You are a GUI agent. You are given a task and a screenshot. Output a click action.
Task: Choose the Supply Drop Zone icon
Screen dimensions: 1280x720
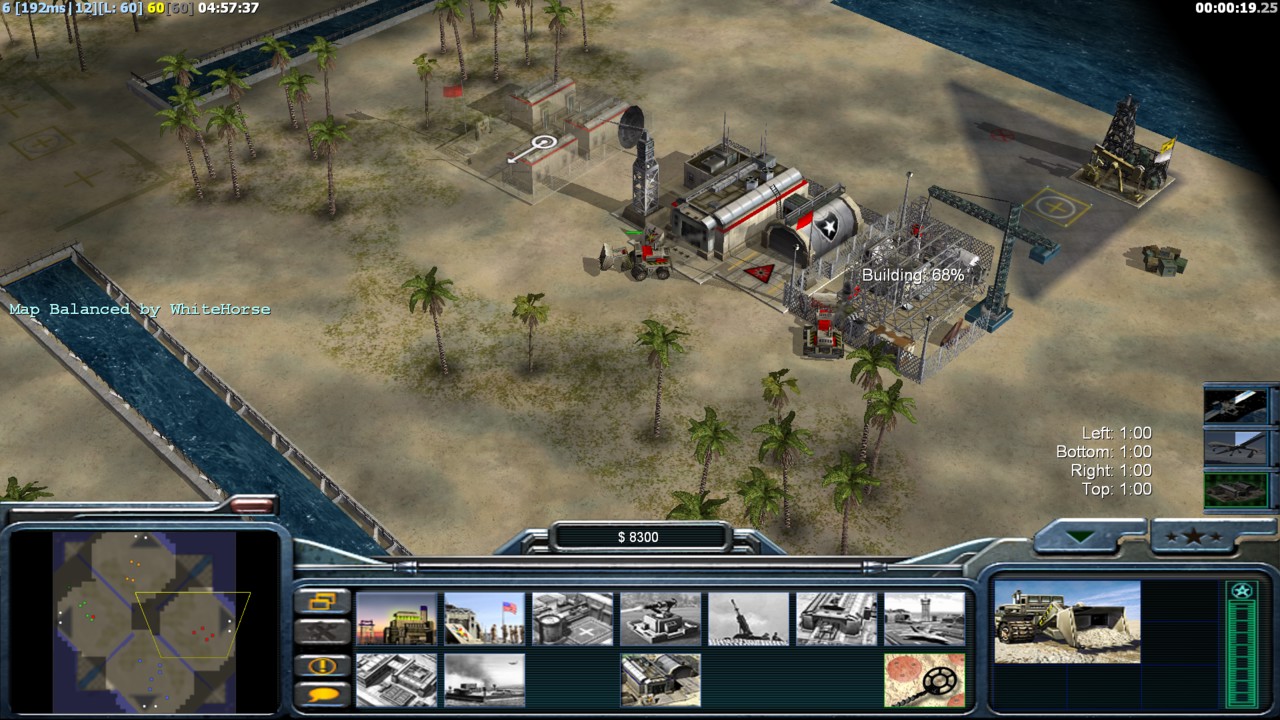(484, 680)
